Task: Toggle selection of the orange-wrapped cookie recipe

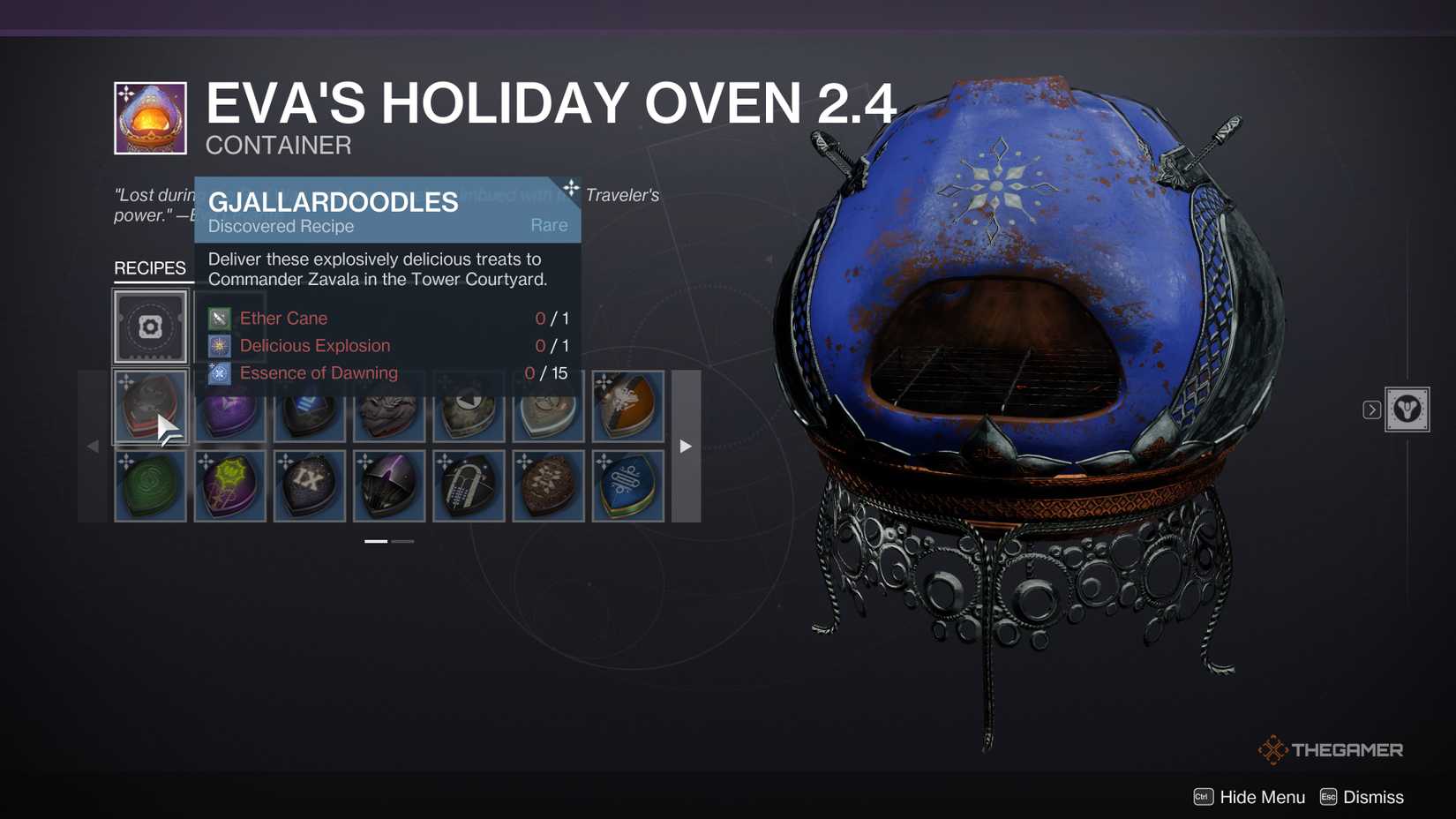Action: (x=627, y=407)
